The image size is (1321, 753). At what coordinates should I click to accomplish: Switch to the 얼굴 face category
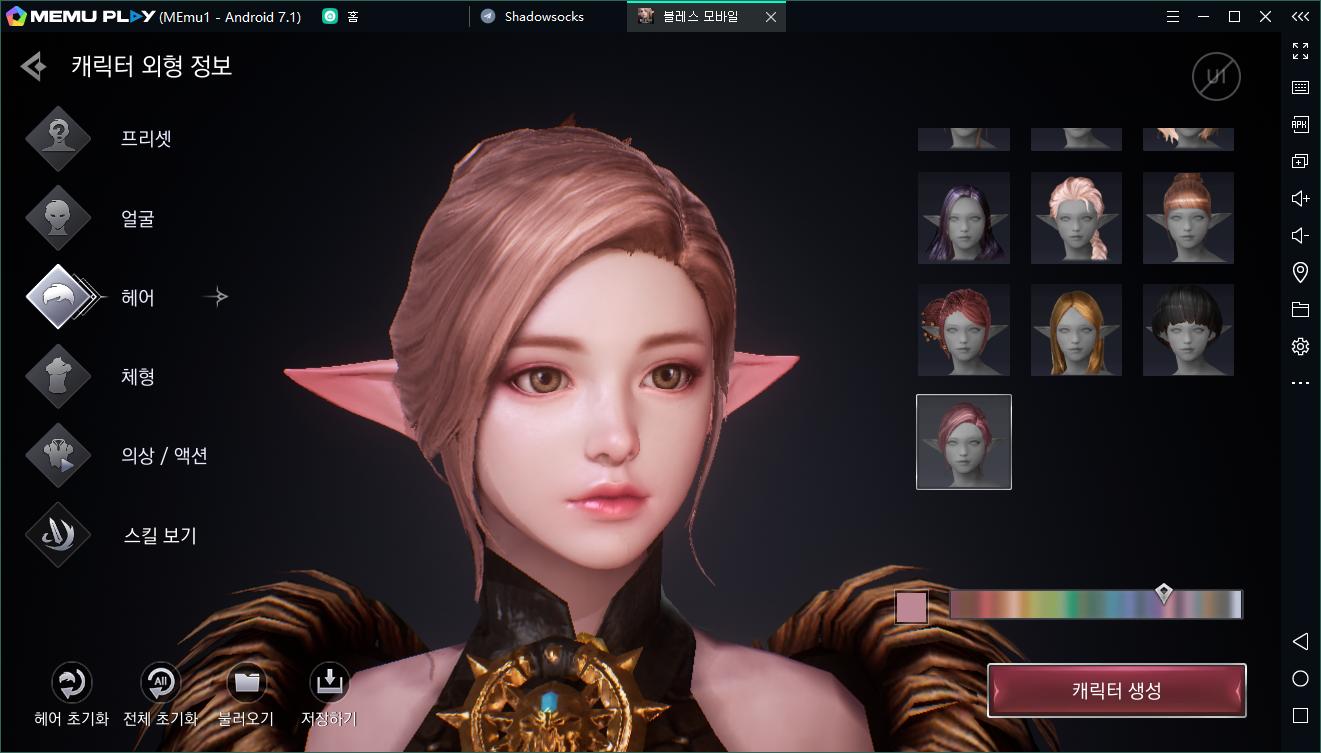point(59,218)
